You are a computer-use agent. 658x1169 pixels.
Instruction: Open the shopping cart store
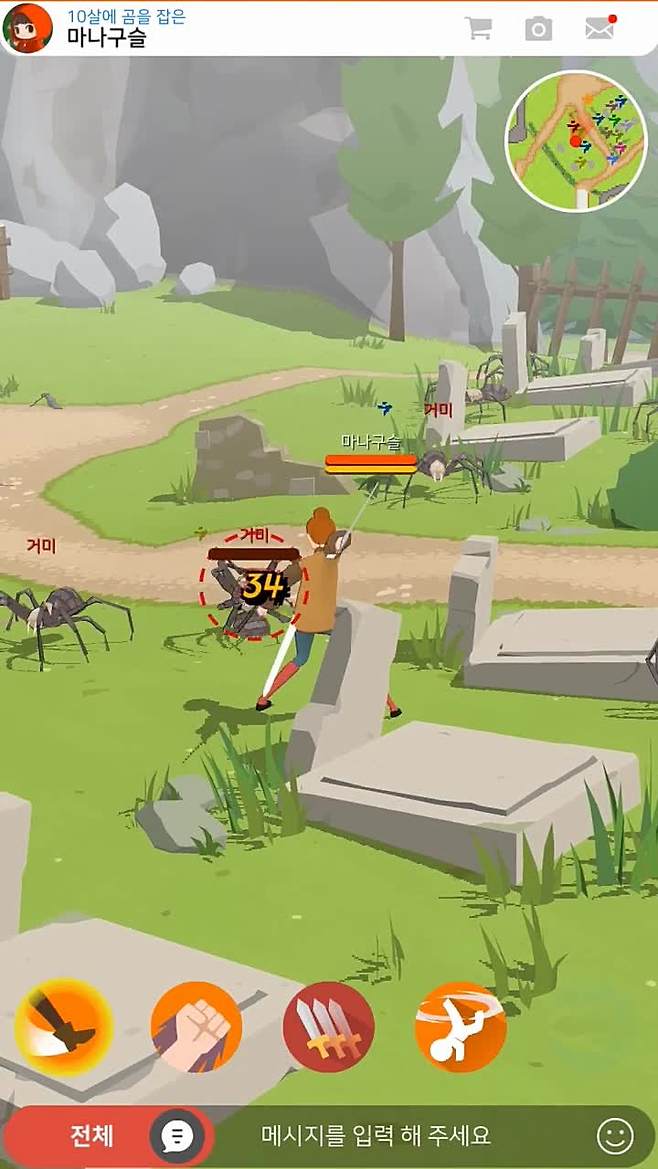pos(478,29)
